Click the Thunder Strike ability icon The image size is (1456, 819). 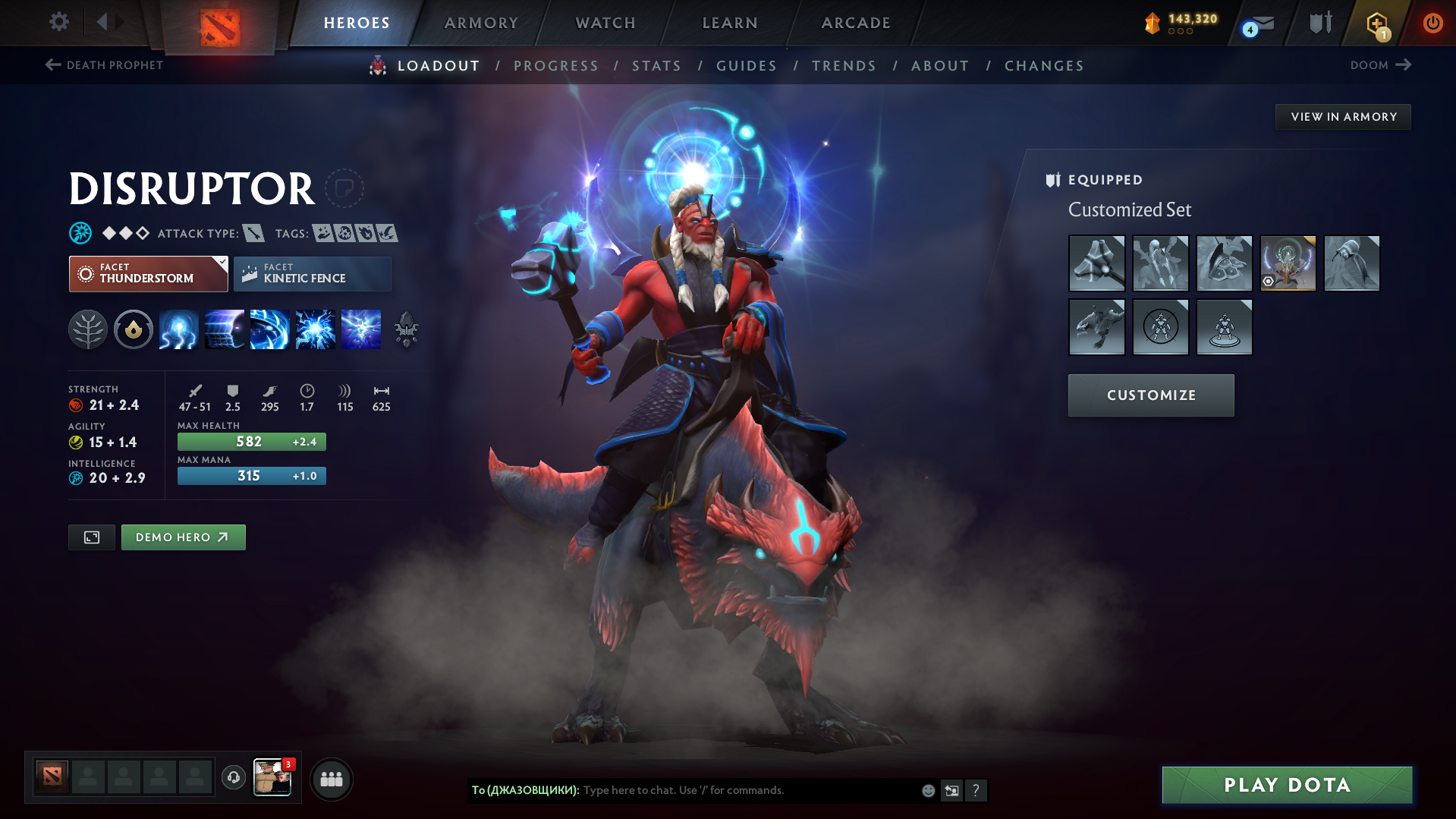point(178,329)
